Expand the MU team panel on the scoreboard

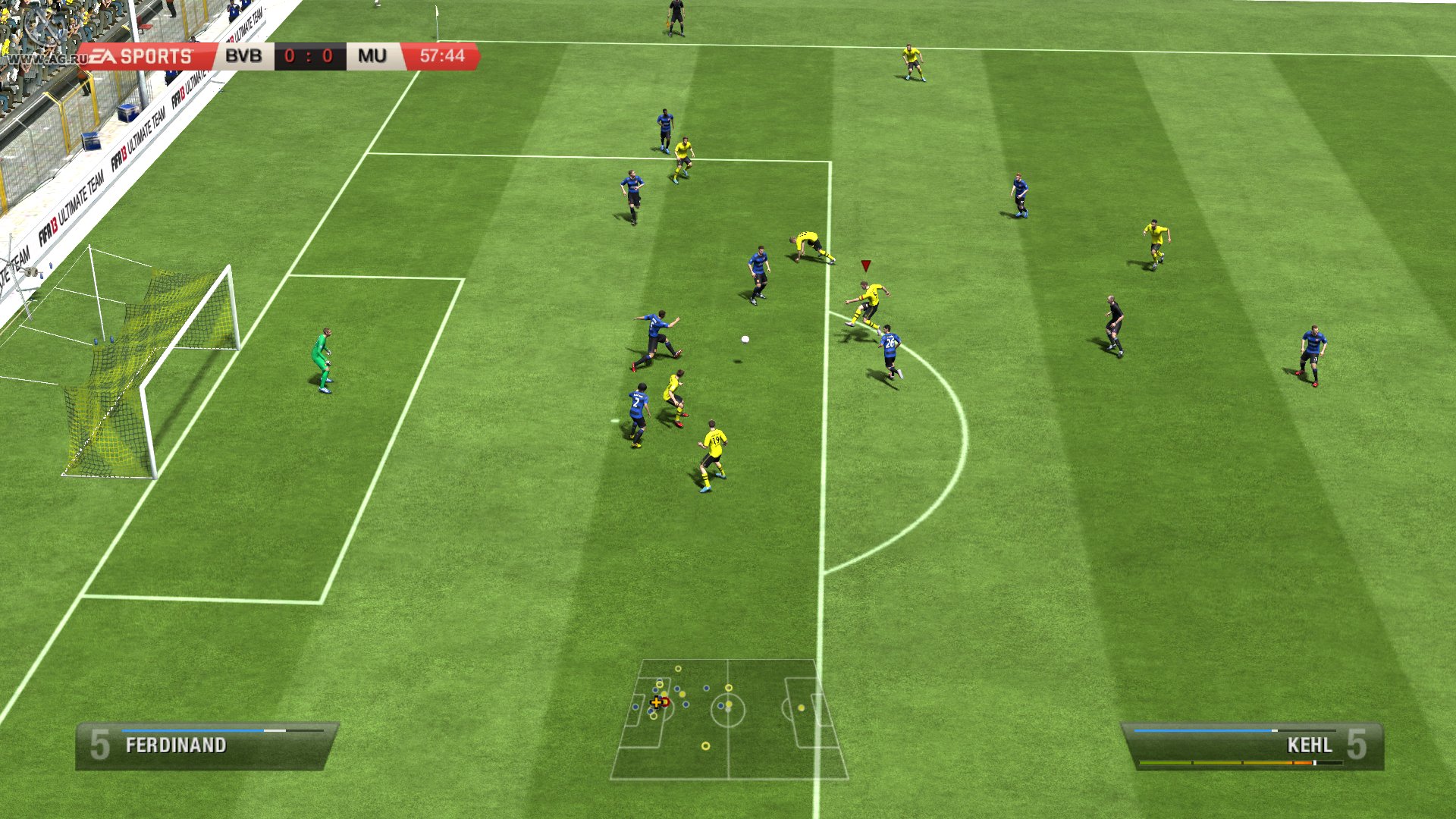[371, 55]
